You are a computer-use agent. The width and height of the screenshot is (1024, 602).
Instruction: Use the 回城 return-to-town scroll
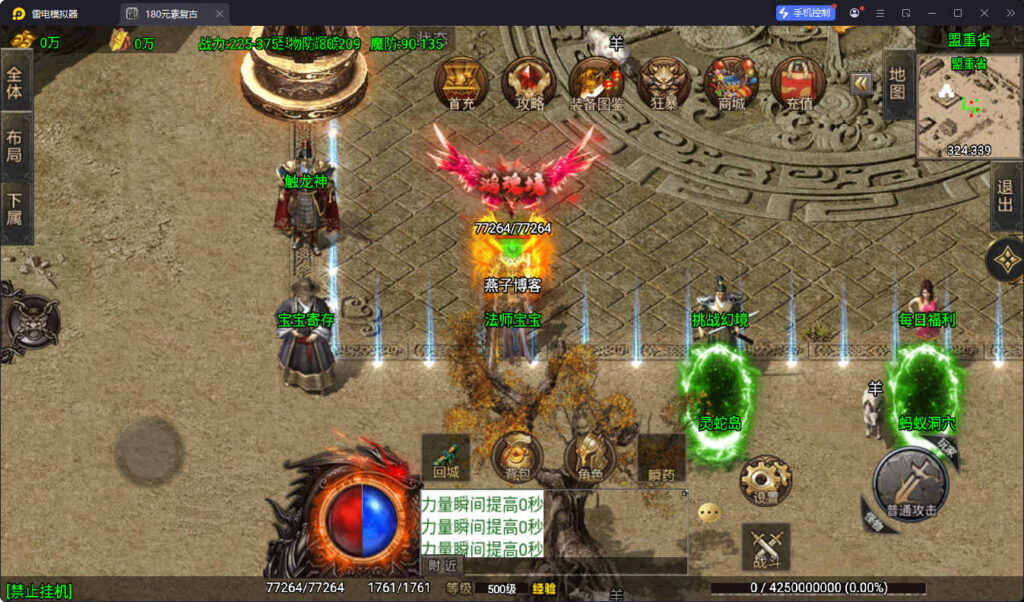click(x=446, y=458)
